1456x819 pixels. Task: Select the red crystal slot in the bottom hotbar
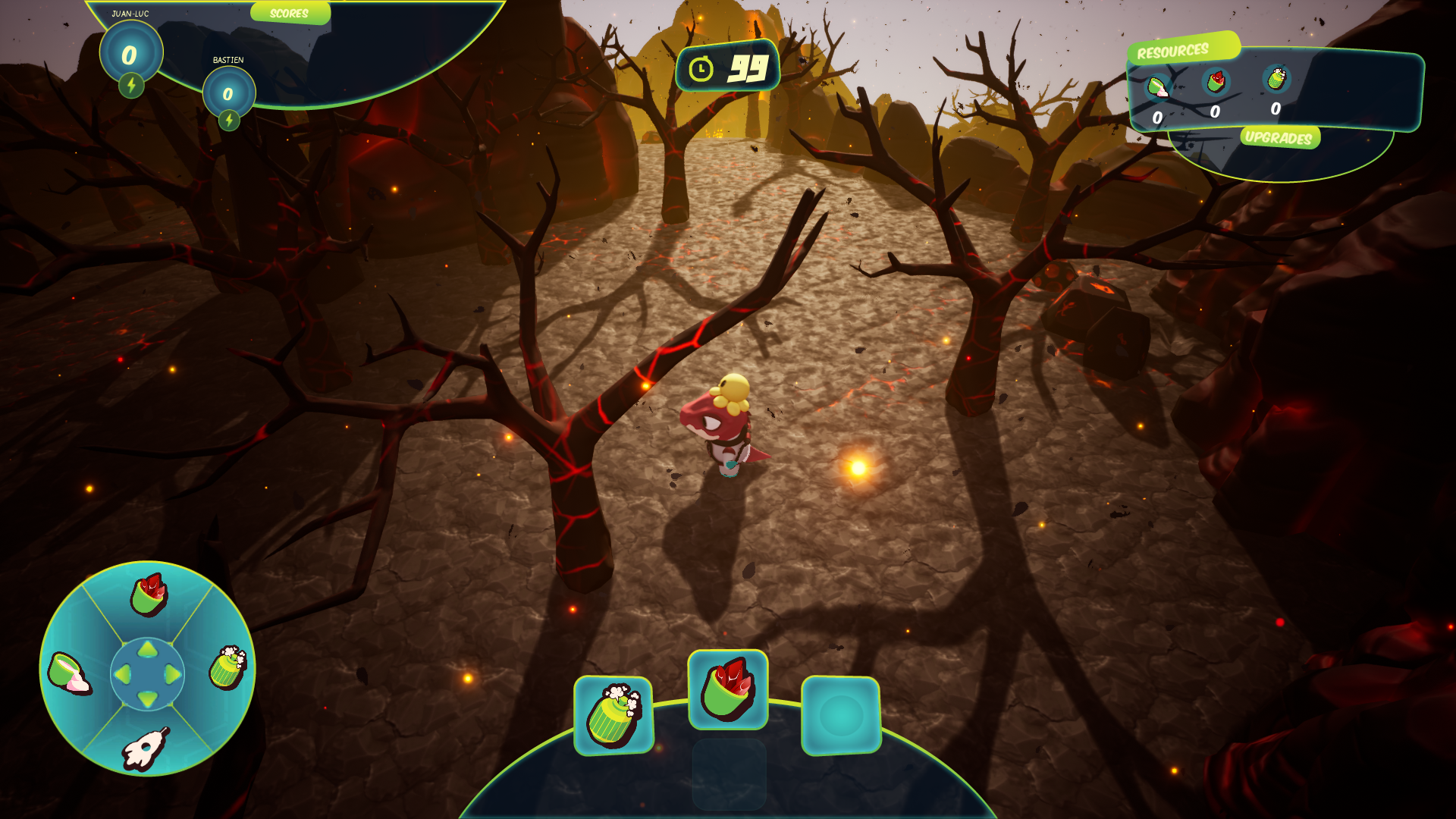tap(727, 690)
